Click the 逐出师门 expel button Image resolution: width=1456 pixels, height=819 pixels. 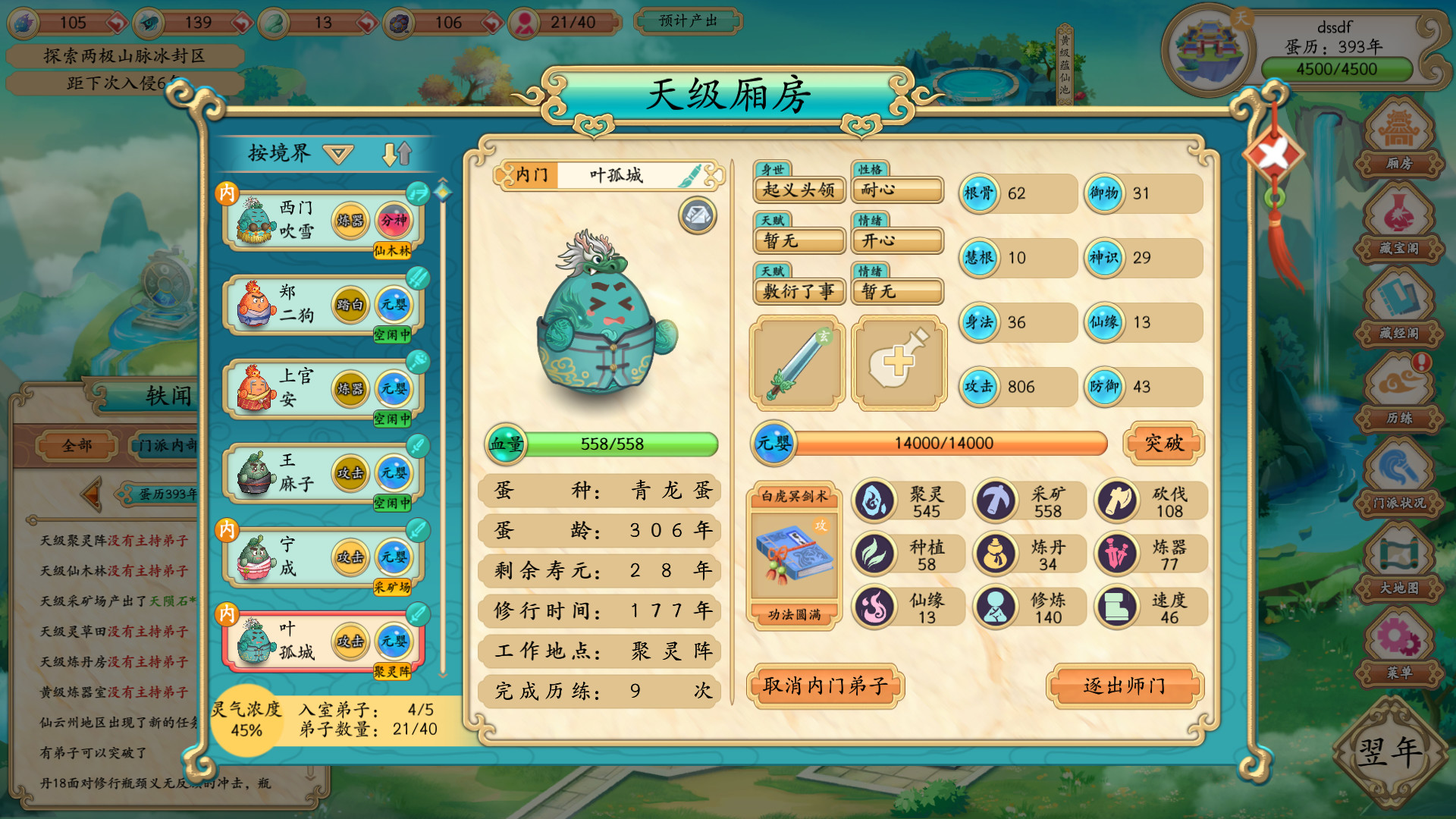1124,685
